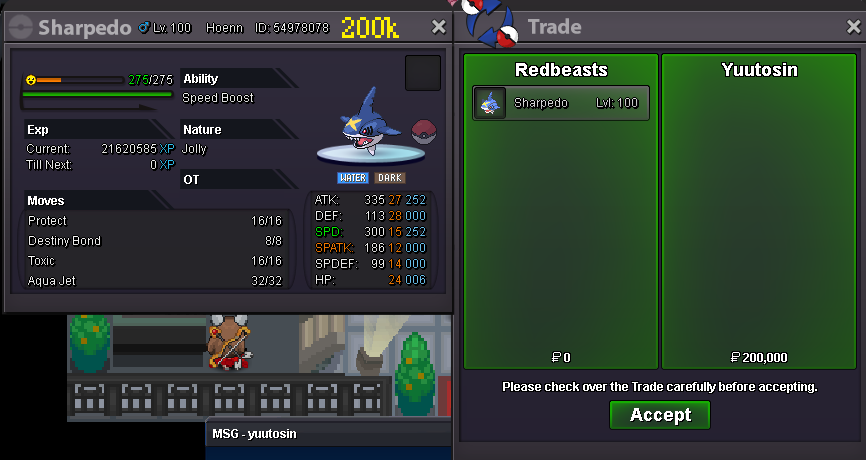Select Sharpedo in the Redbeasts trade list

[561, 103]
